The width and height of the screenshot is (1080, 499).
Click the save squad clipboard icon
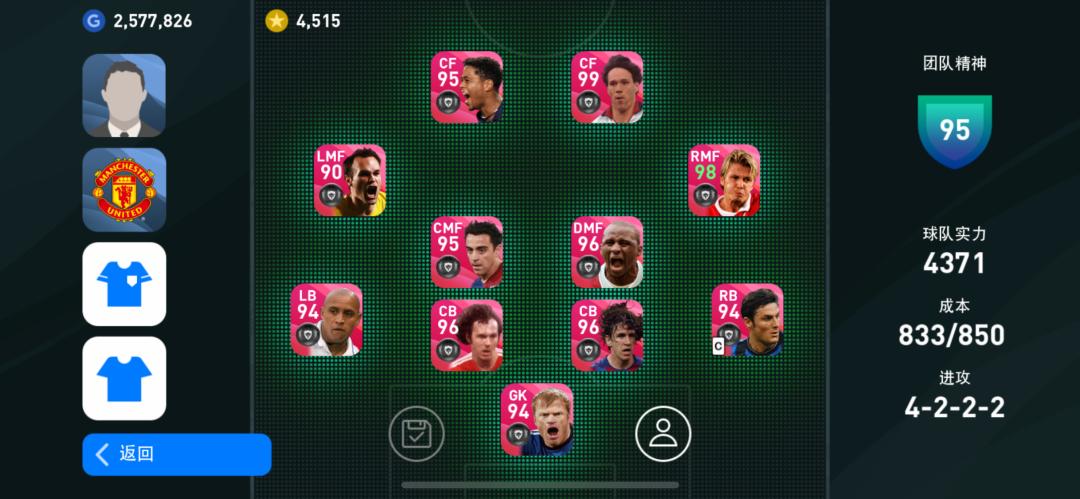(x=416, y=433)
